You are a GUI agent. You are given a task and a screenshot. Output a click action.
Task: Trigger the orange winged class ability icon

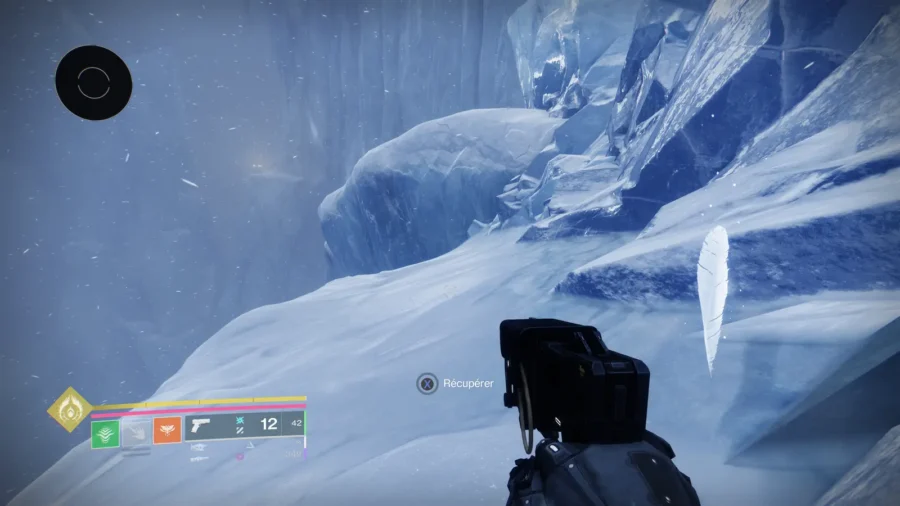pyautogui.click(x=167, y=432)
